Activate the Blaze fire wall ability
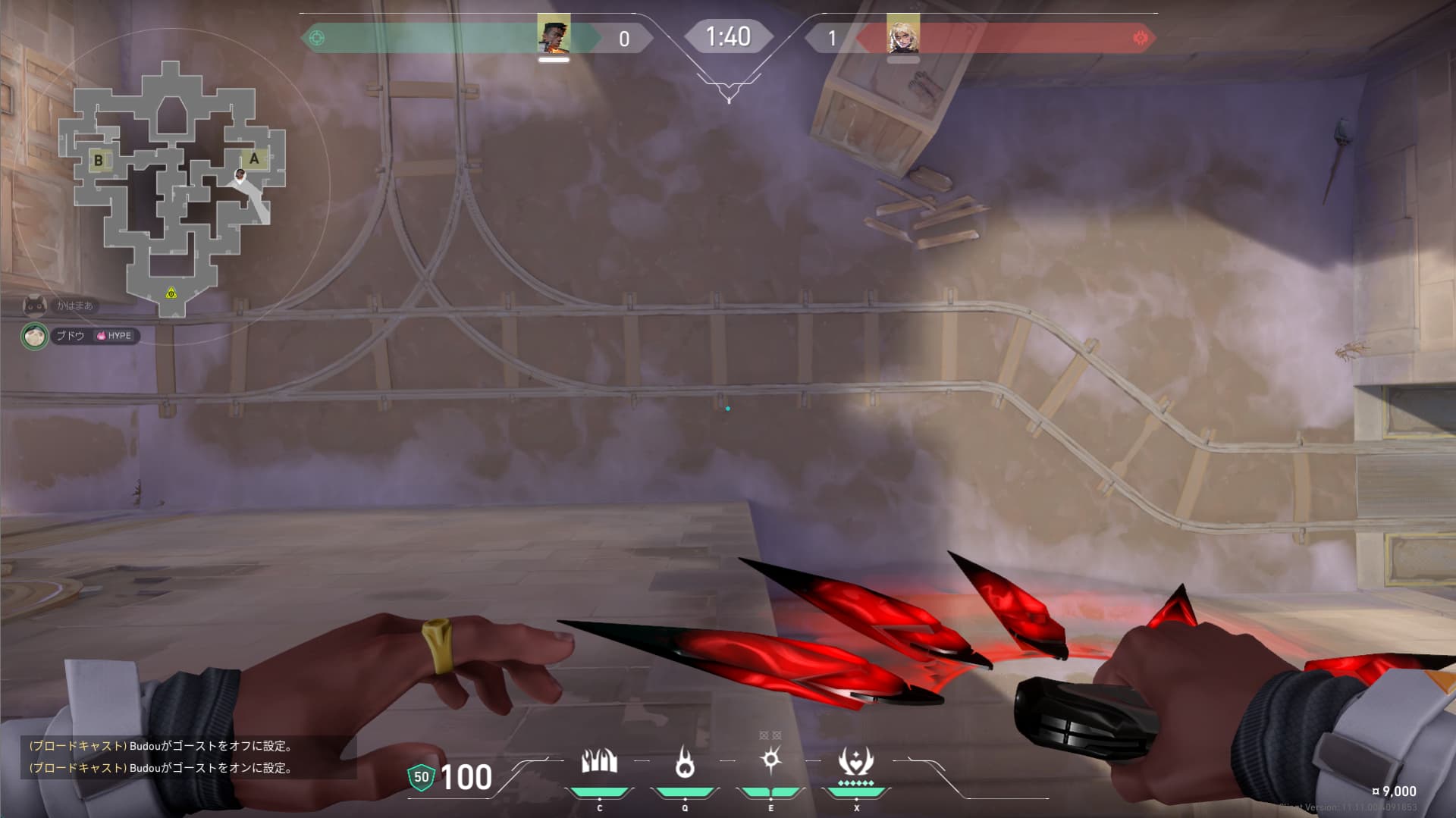The image size is (1456, 818). coord(599,762)
